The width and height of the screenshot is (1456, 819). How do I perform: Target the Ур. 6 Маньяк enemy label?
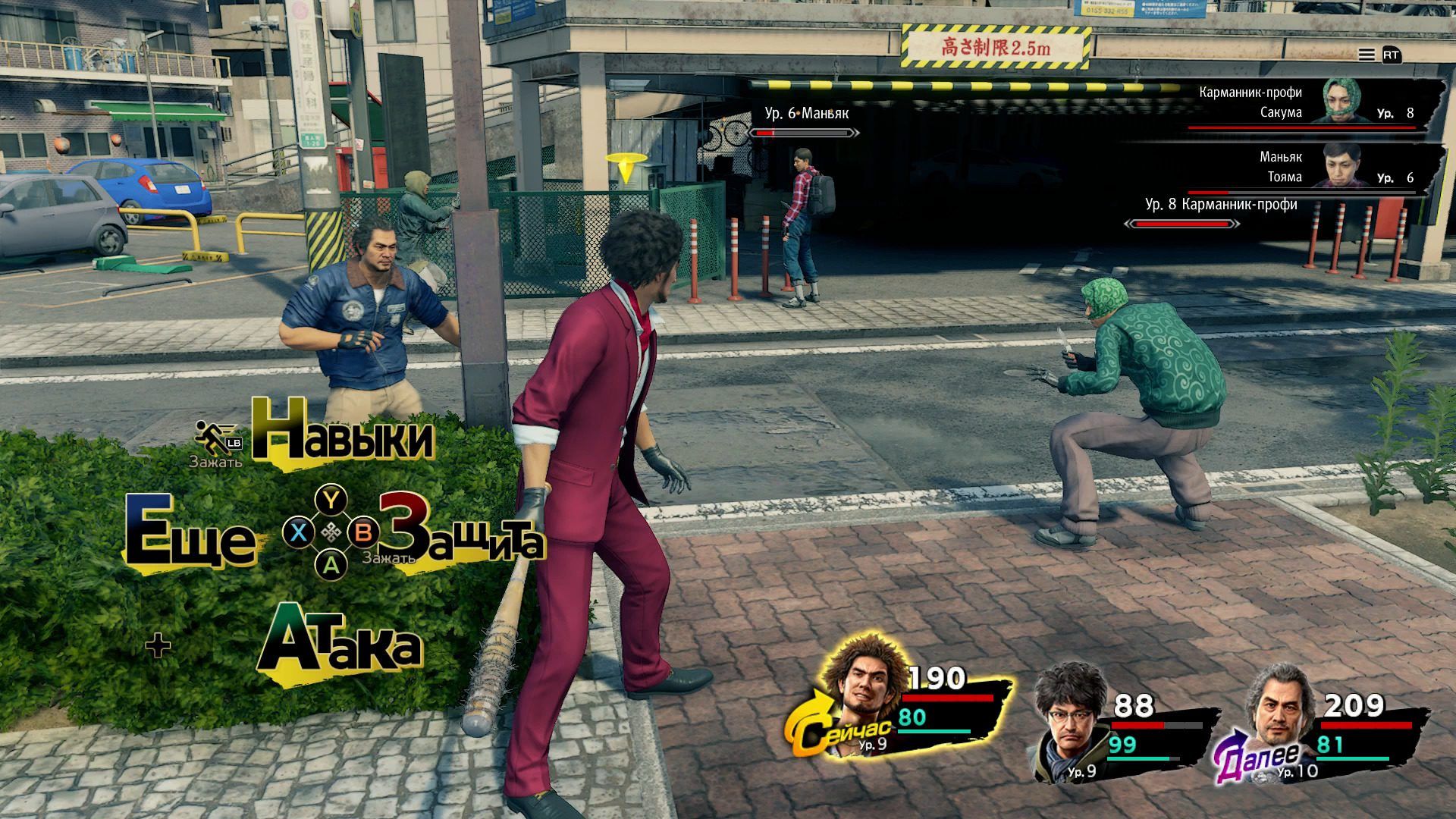point(806,114)
